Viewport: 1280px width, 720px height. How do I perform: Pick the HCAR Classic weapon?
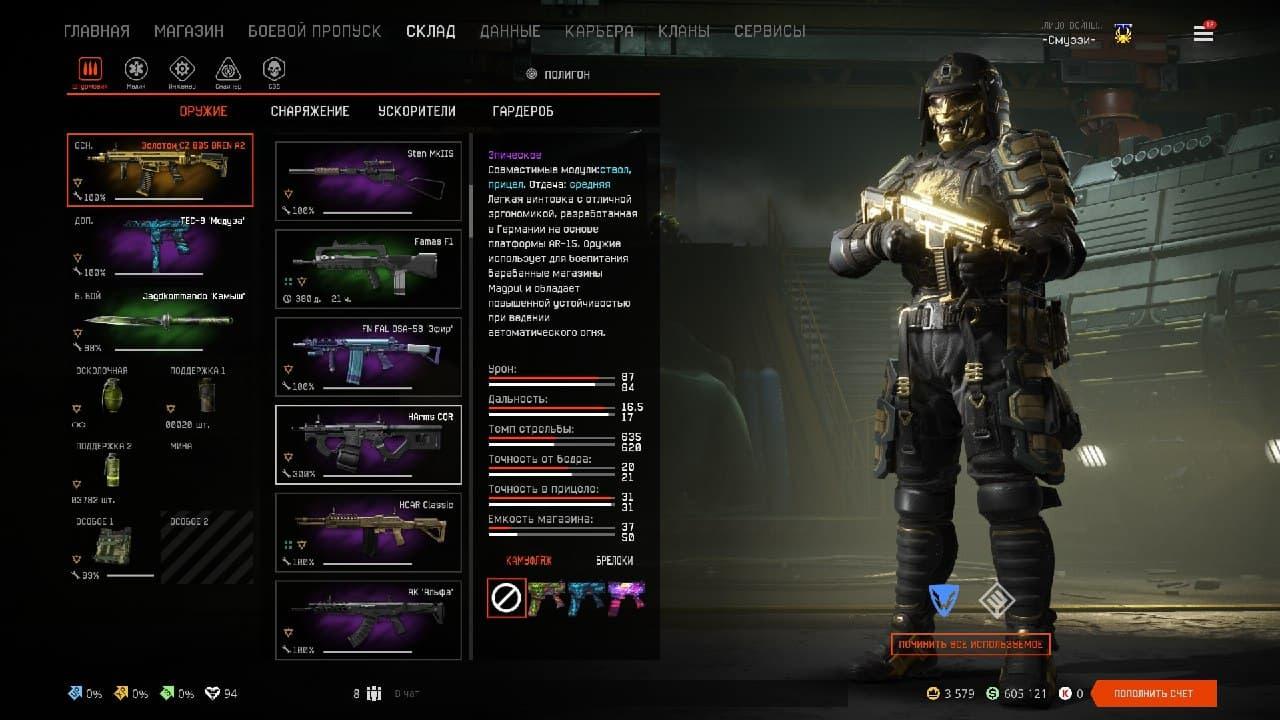pyautogui.click(x=368, y=532)
